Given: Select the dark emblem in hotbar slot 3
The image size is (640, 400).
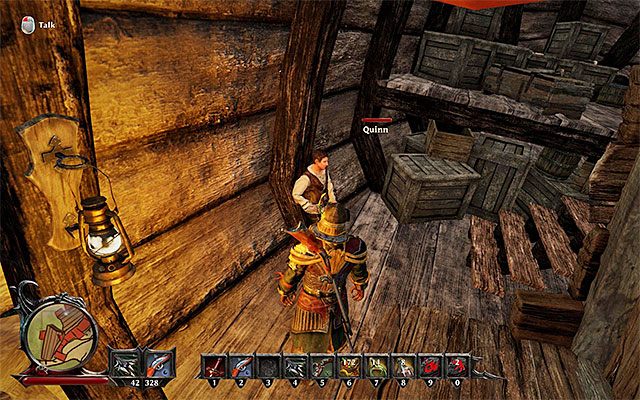Looking at the screenshot, I should (269, 366).
